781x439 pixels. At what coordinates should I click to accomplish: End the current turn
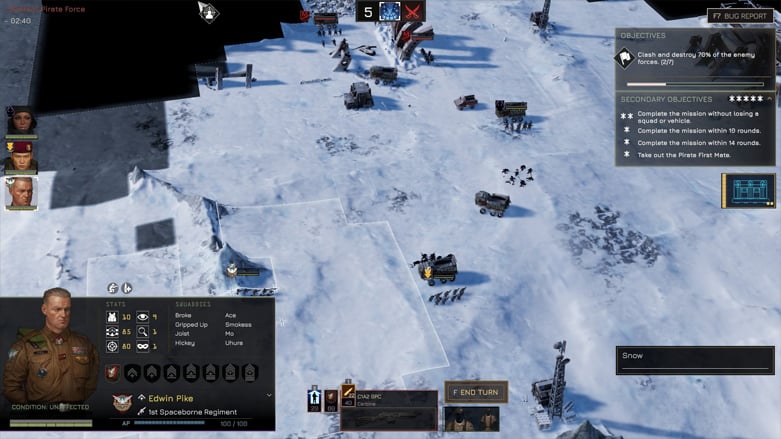tap(477, 391)
